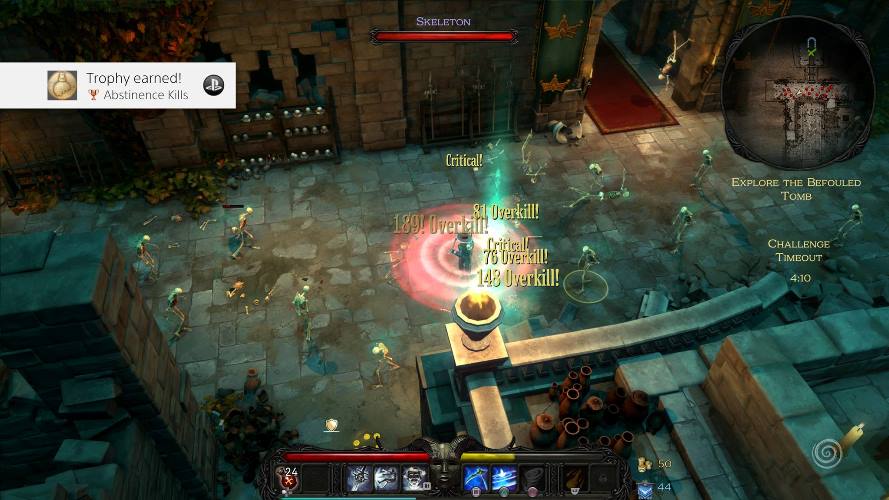Activate the white-bearded face skill

click(414, 478)
